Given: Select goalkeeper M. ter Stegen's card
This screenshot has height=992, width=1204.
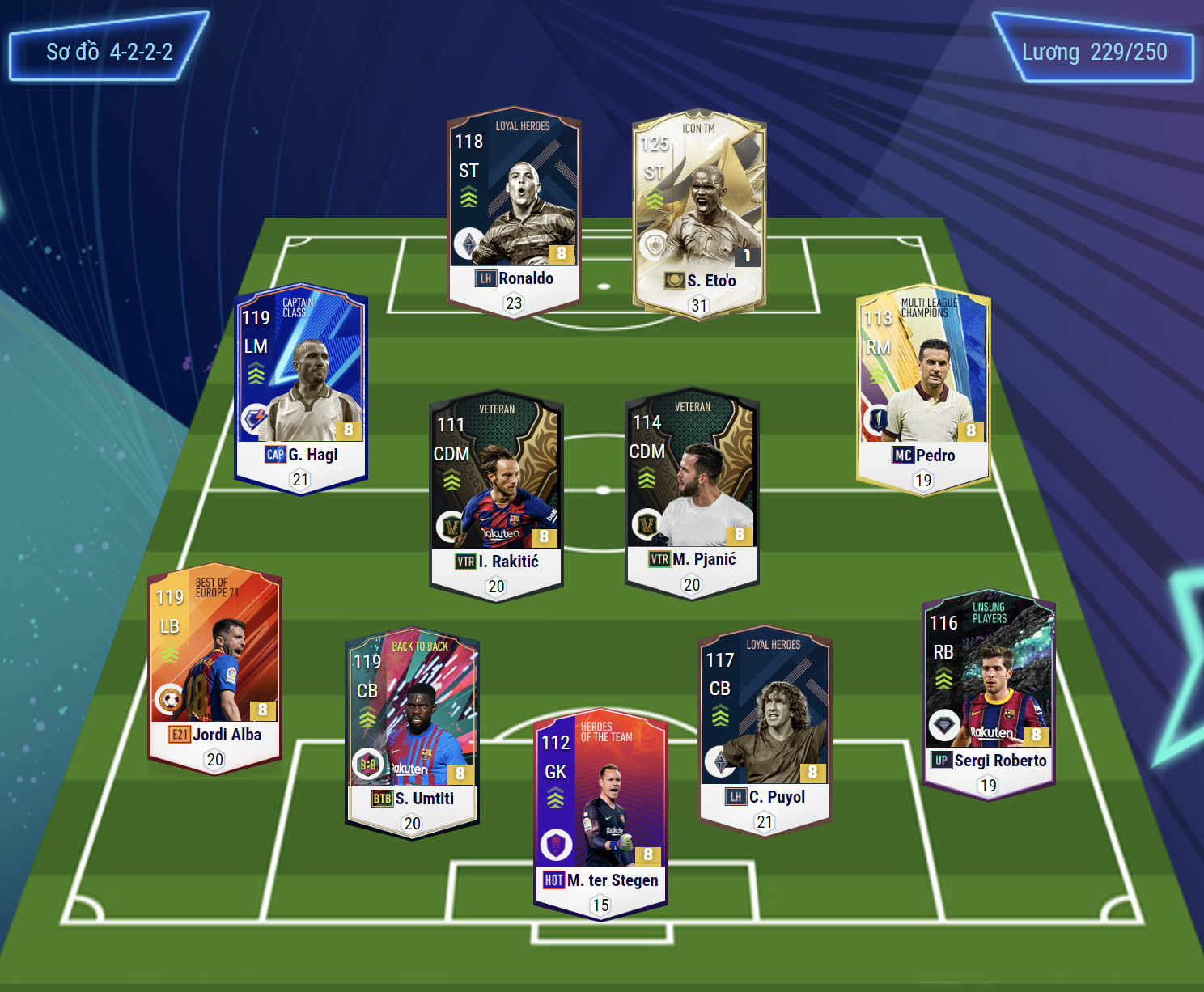Looking at the screenshot, I should 600,814.
